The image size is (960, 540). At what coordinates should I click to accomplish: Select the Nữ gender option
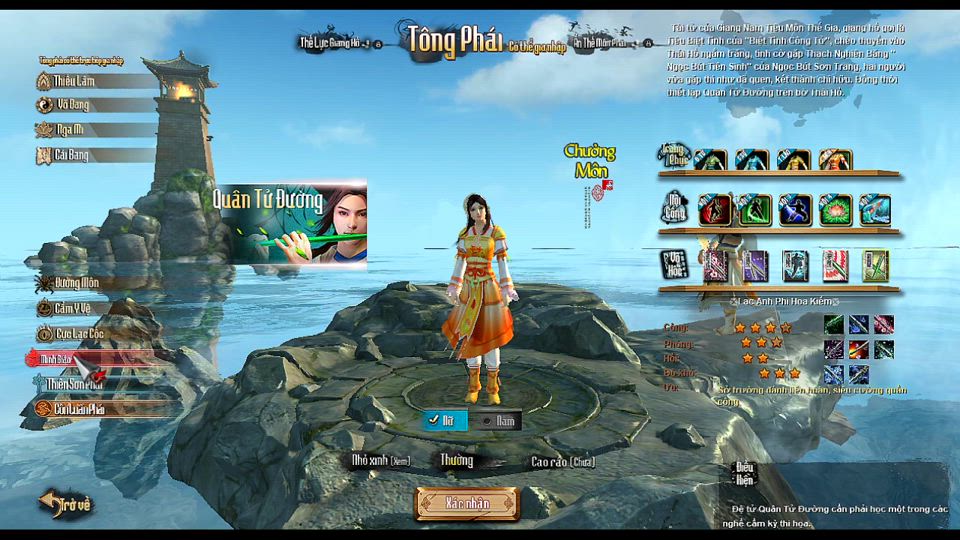[443, 421]
